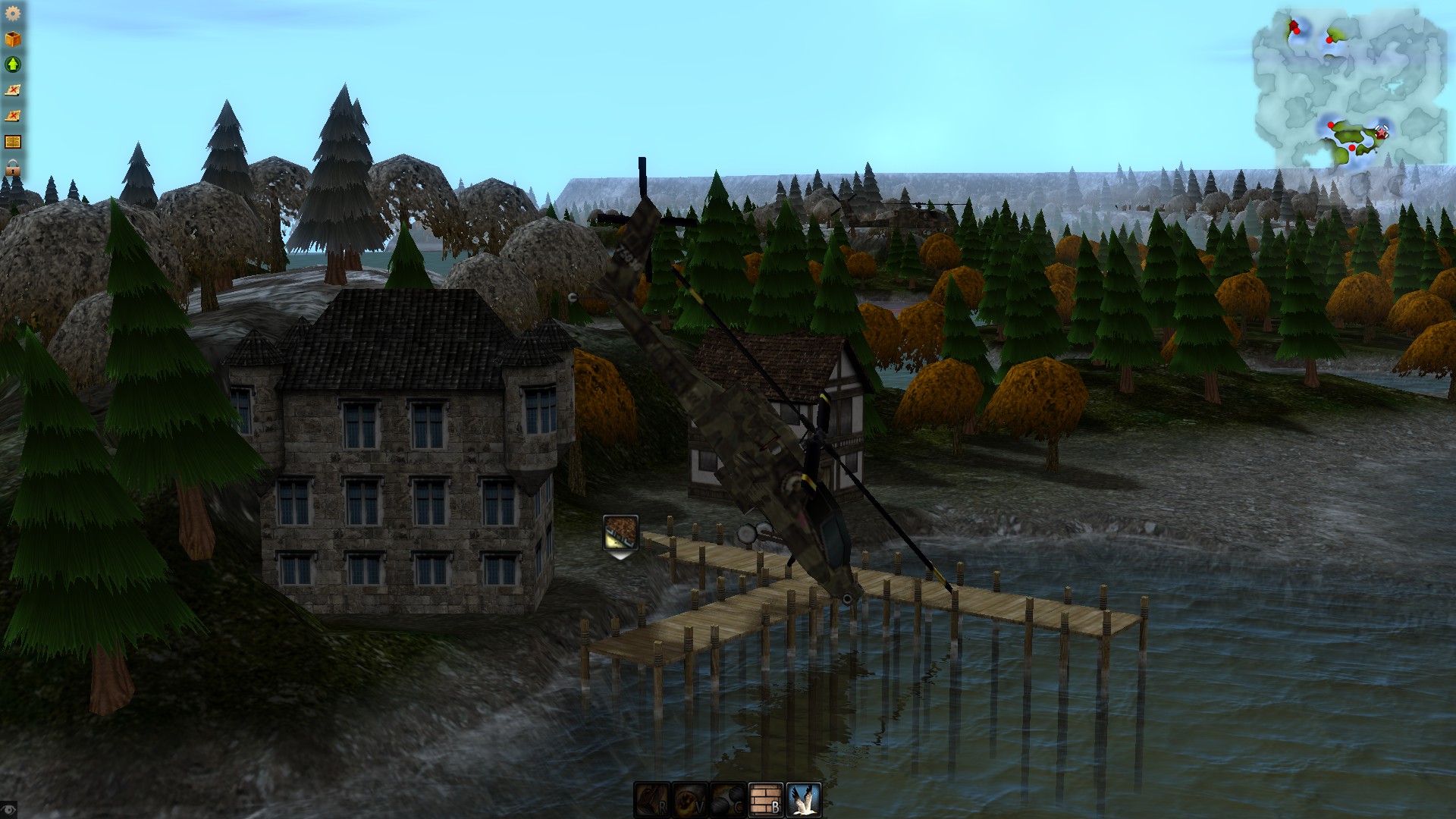
Task: Open the wooden crate inventory icon
Action: coord(12,39)
